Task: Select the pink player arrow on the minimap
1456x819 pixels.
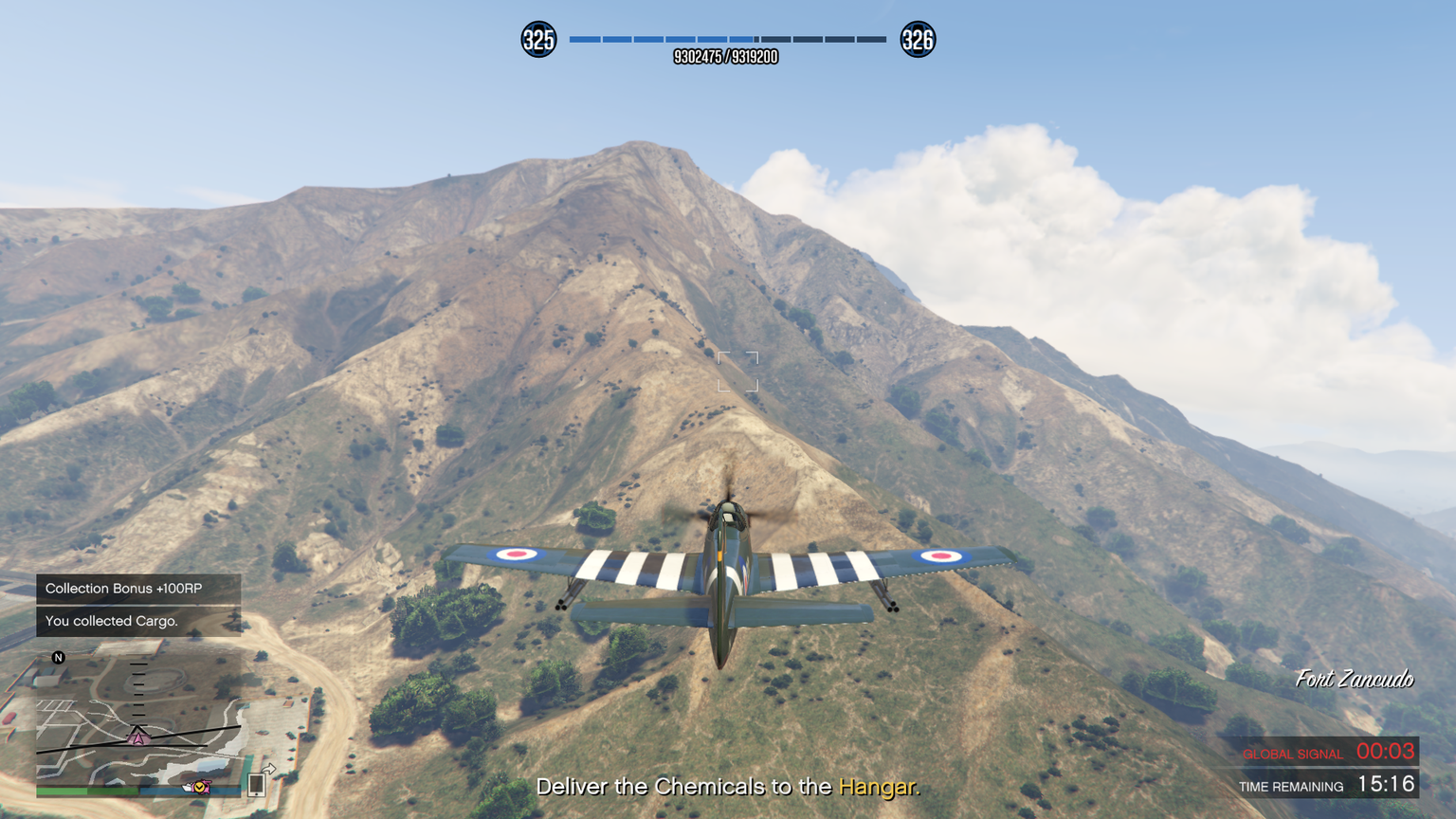Action: (138, 737)
